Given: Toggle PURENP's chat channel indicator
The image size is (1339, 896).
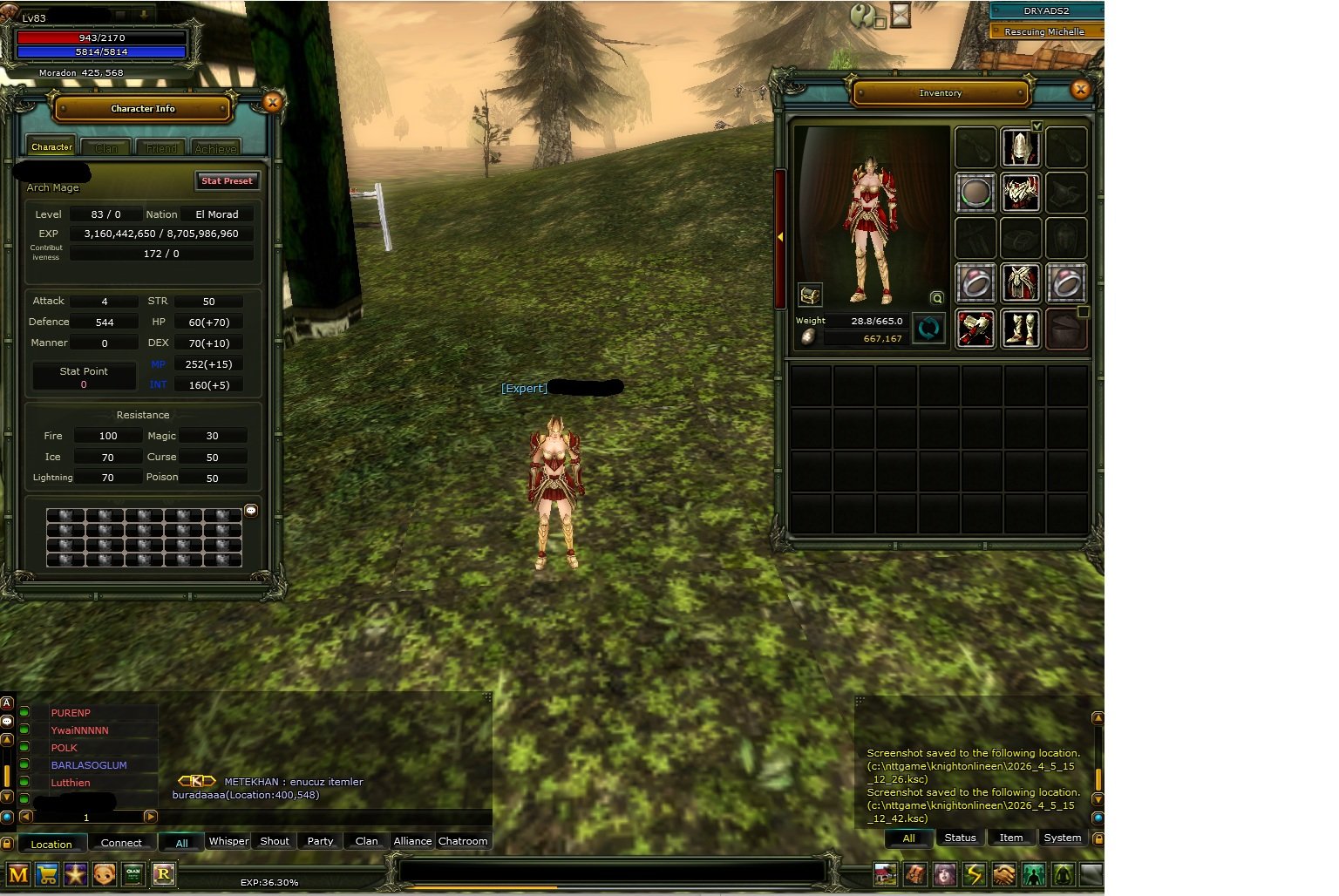Looking at the screenshot, I should (x=25, y=712).
